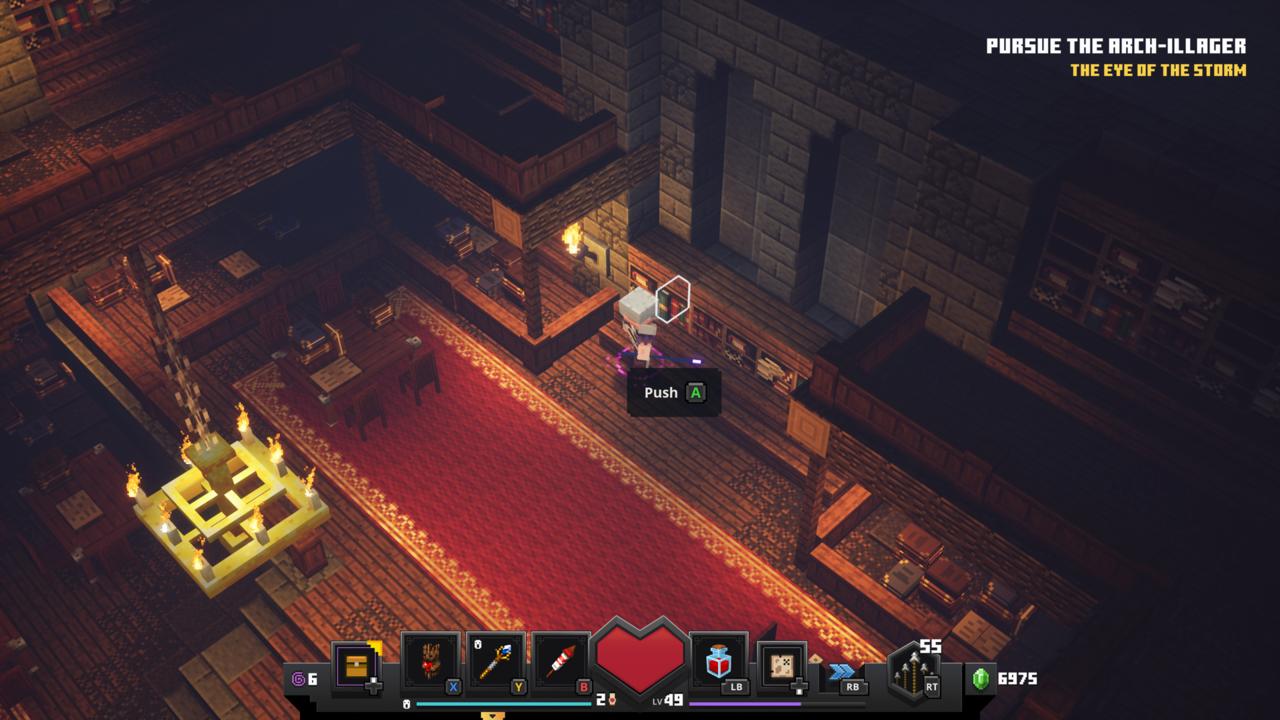The width and height of the screenshot is (1280, 720).
Task: Drink the red health potion
Action: 718,662
